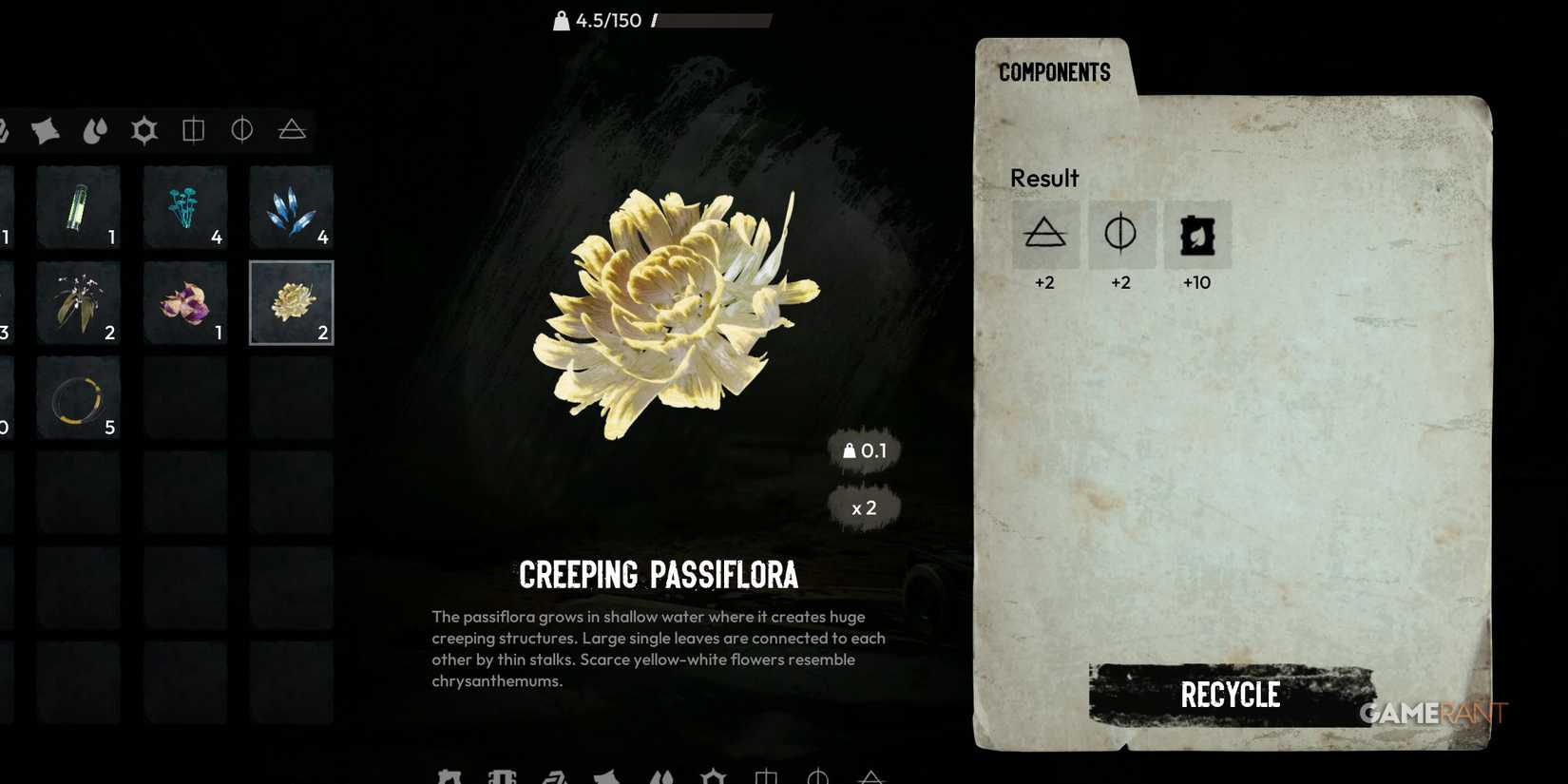Switch to the COMPONENTS tab
This screenshot has height=784, width=1568.
pos(1055,71)
